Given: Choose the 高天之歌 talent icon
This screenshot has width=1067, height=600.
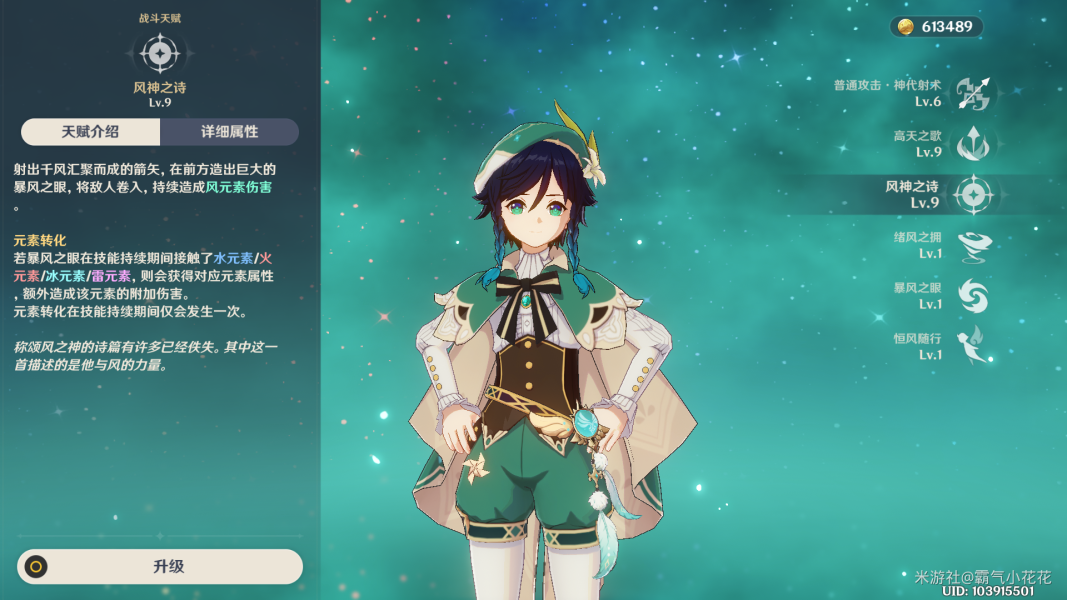Looking at the screenshot, I should [x=972, y=144].
